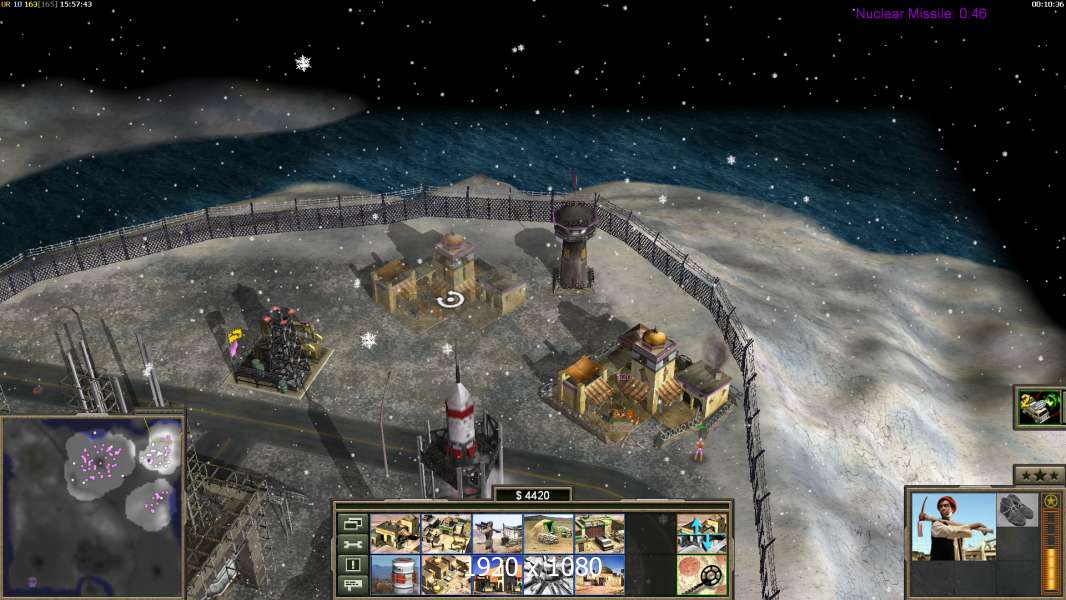
Task: Click the overlapping-windows button beside the build icons
Action: 351,523
